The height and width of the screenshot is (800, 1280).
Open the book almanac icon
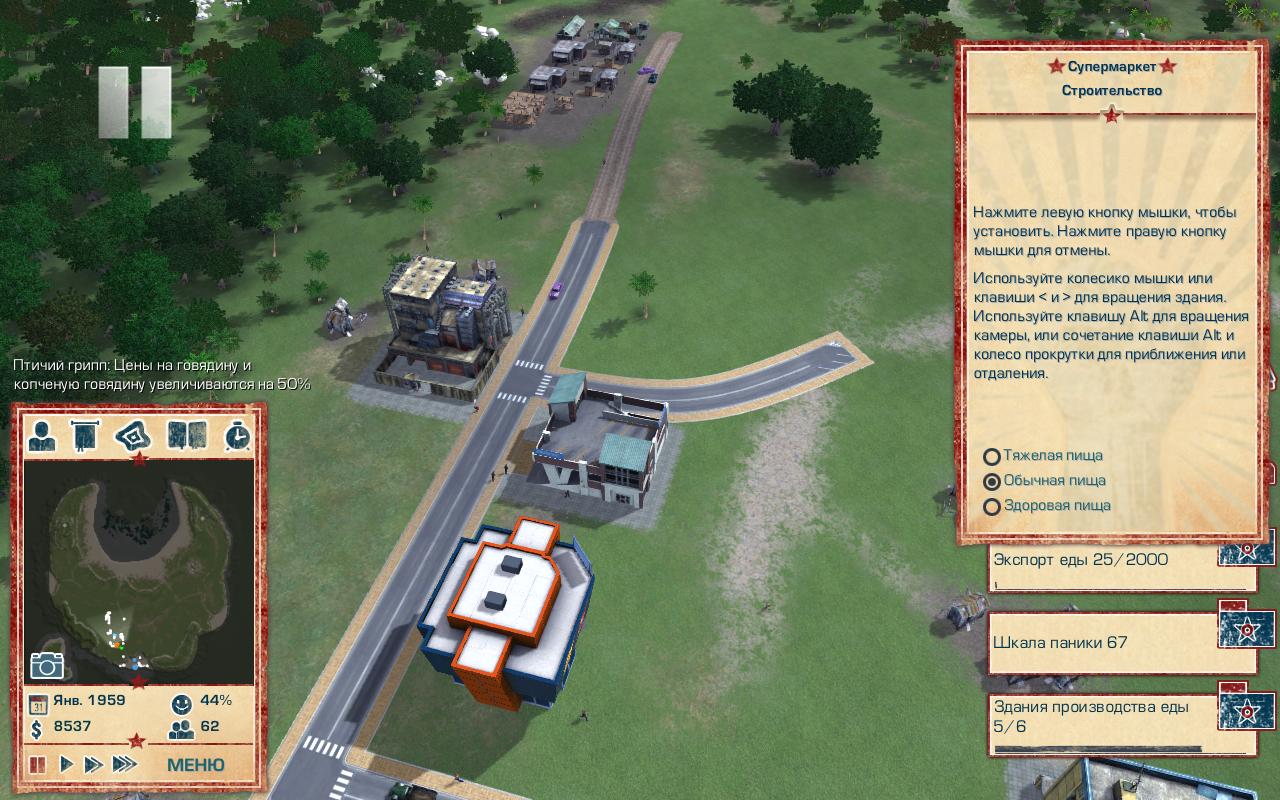pyautogui.click(x=186, y=436)
